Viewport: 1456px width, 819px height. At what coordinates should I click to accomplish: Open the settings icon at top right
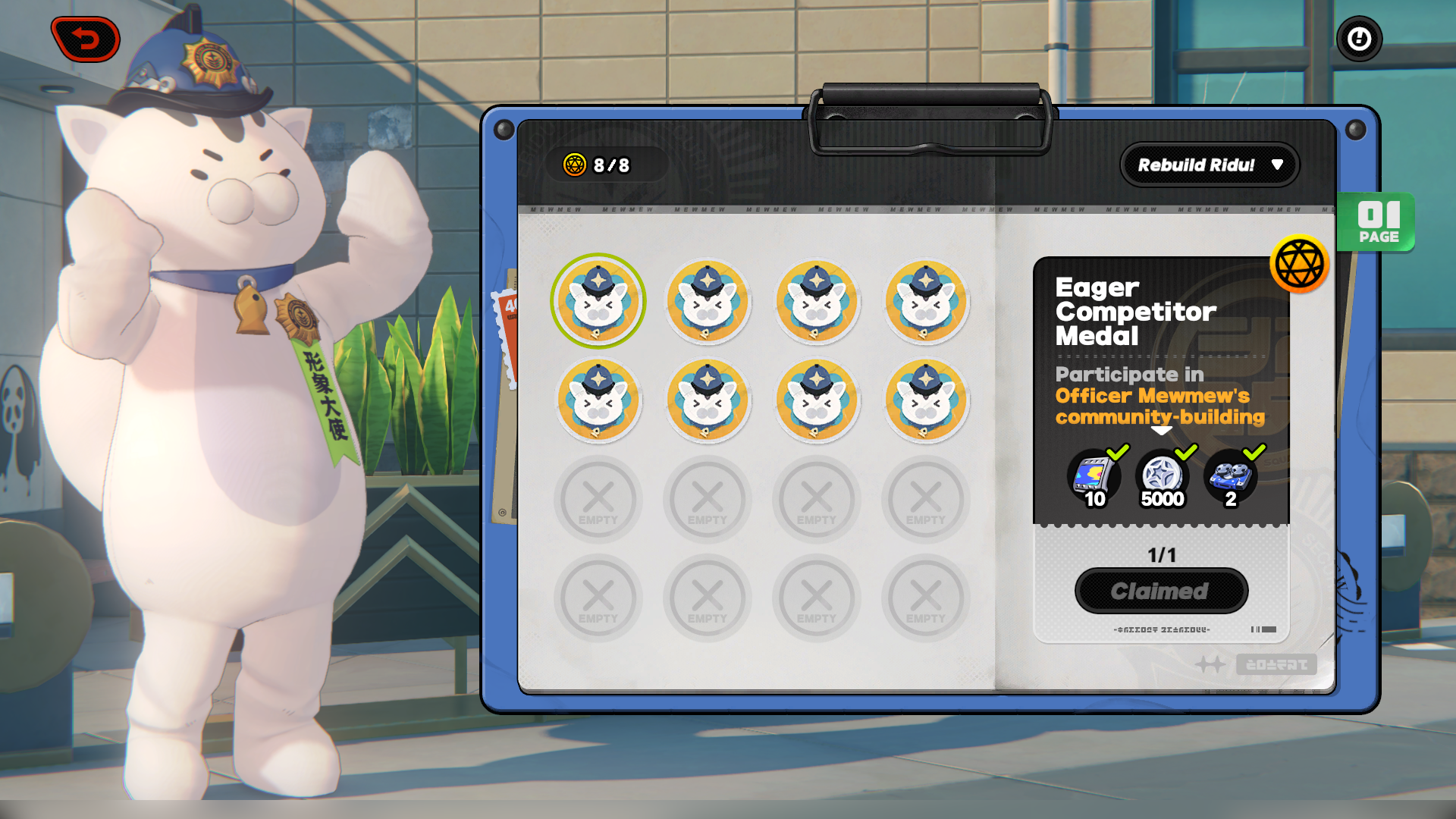click(1360, 39)
